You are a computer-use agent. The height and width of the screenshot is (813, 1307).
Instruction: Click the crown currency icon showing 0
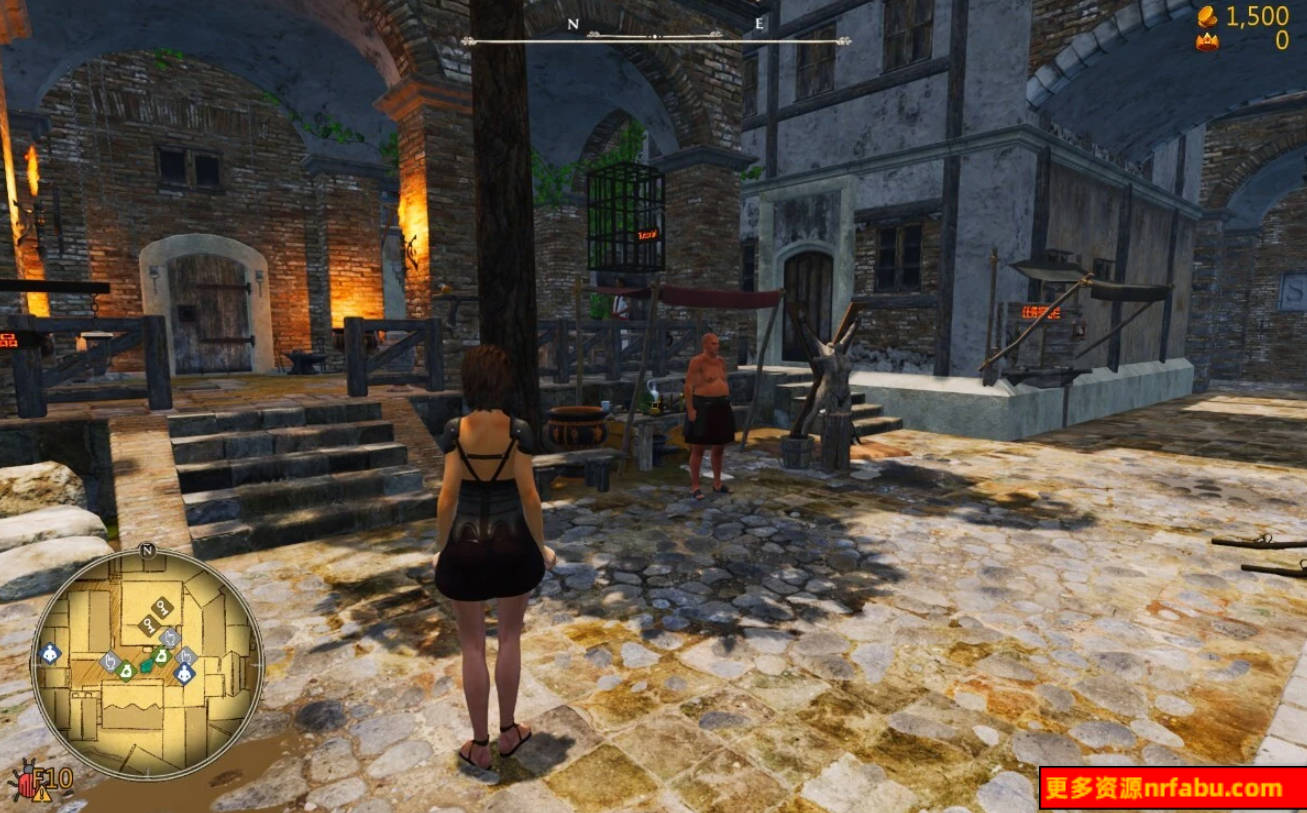coord(1208,42)
